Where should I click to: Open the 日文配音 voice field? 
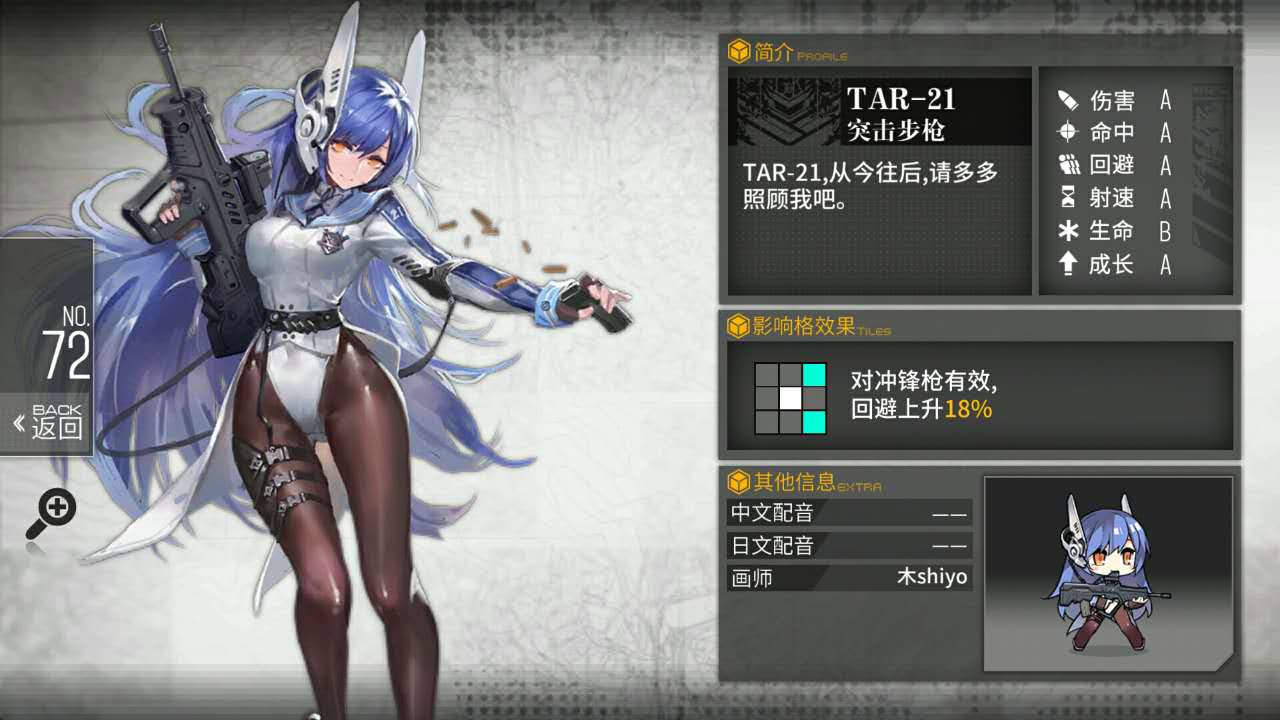(x=848, y=546)
